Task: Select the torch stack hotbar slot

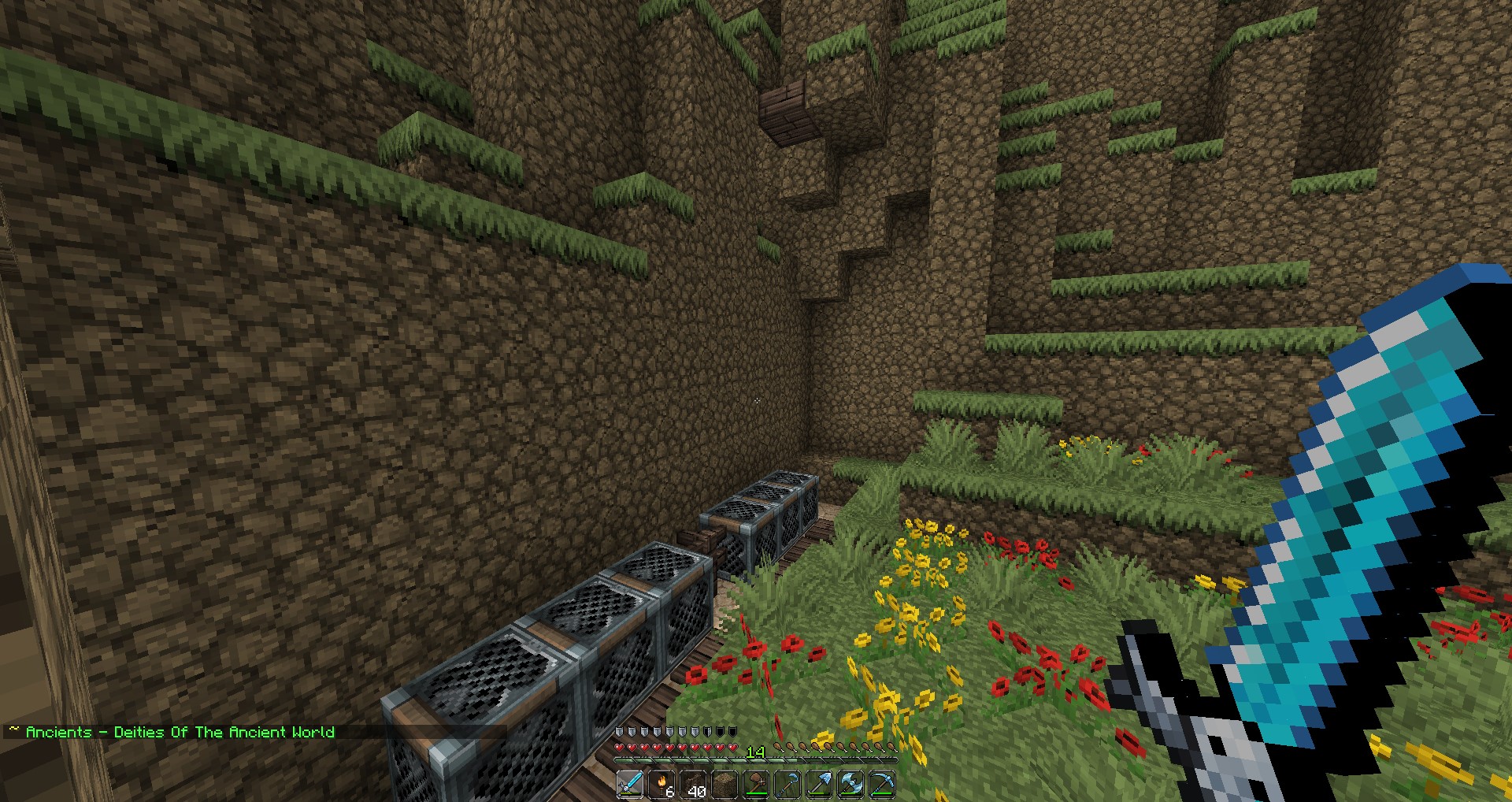Action: click(x=661, y=785)
